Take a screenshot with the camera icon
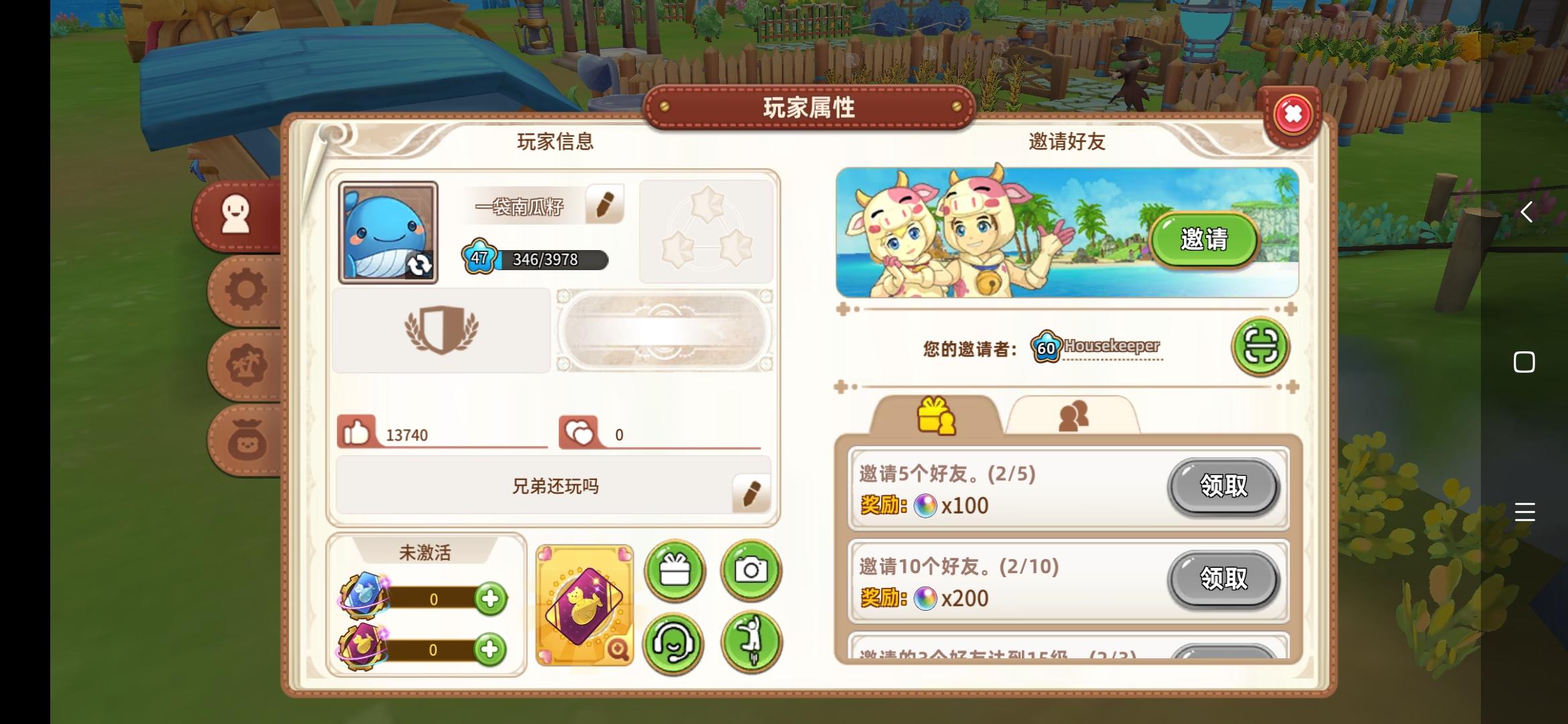This screenshot has height=724, width=1568. [x=752, y=570]
